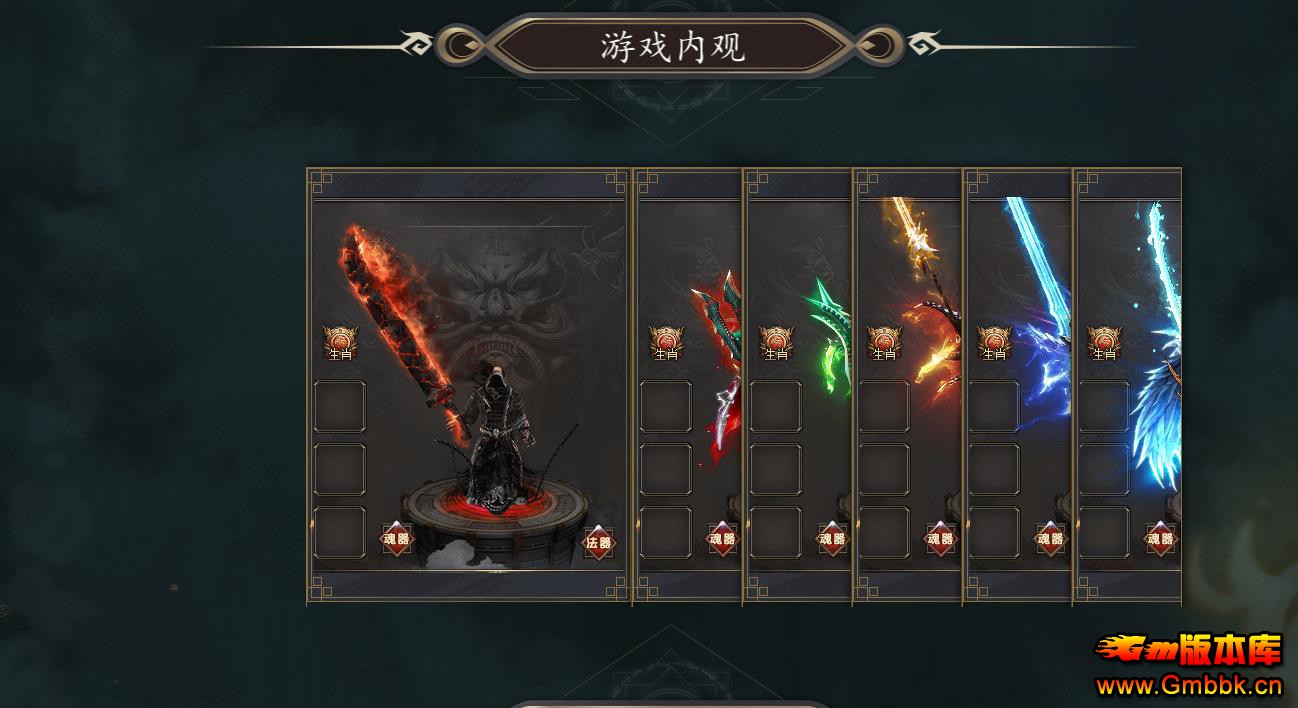The image size is (1298, 708).
Task: Click 魂器 in the golden flame sword panel
Action: point(940,539)
